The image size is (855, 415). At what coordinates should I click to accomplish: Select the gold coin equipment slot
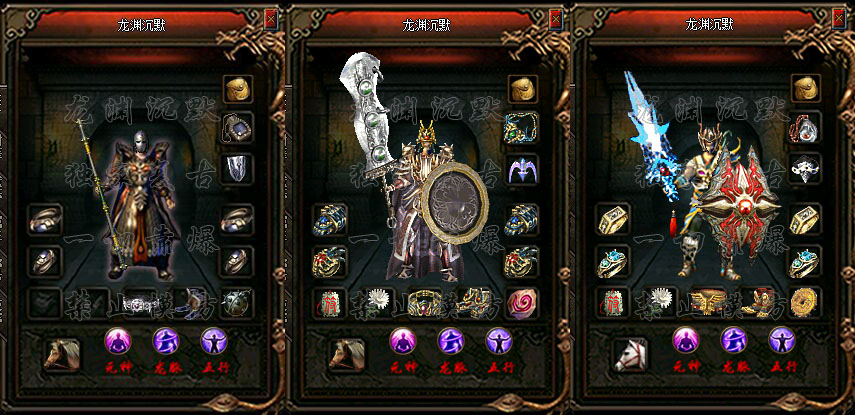pyautogui.click(x=805, y=301)
